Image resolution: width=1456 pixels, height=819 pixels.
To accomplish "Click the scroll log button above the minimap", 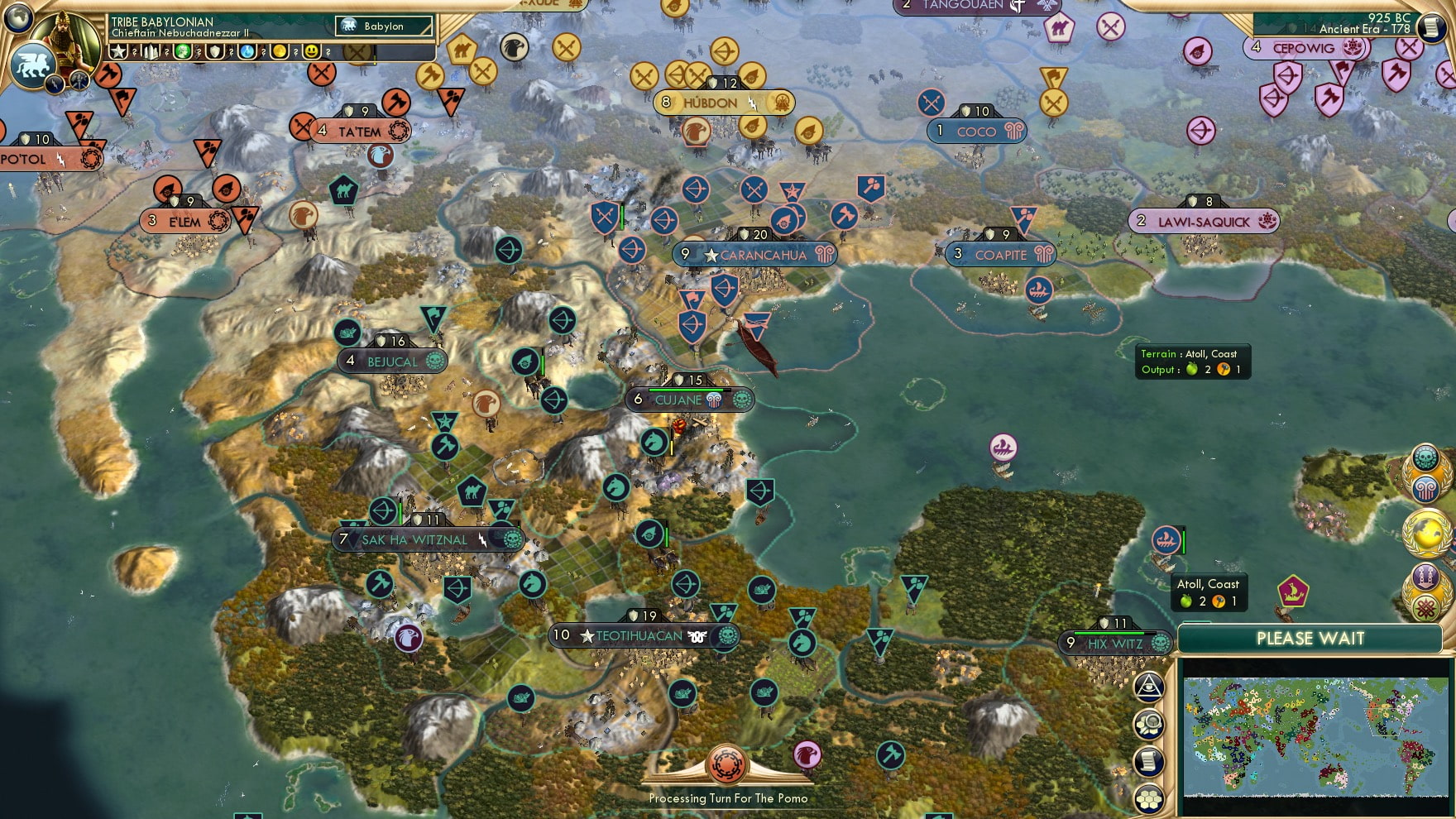I will (1148, 760).
